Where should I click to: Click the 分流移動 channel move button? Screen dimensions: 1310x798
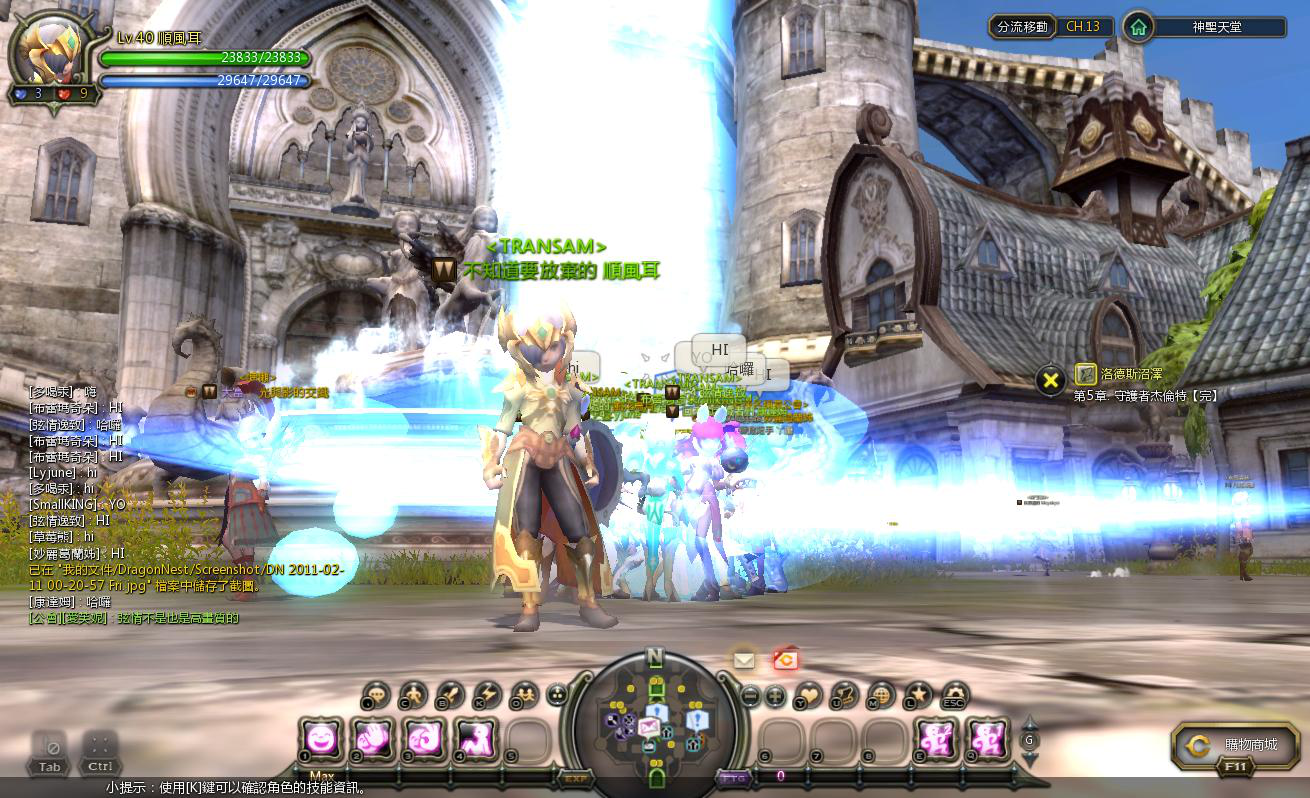coord(1023,27)
